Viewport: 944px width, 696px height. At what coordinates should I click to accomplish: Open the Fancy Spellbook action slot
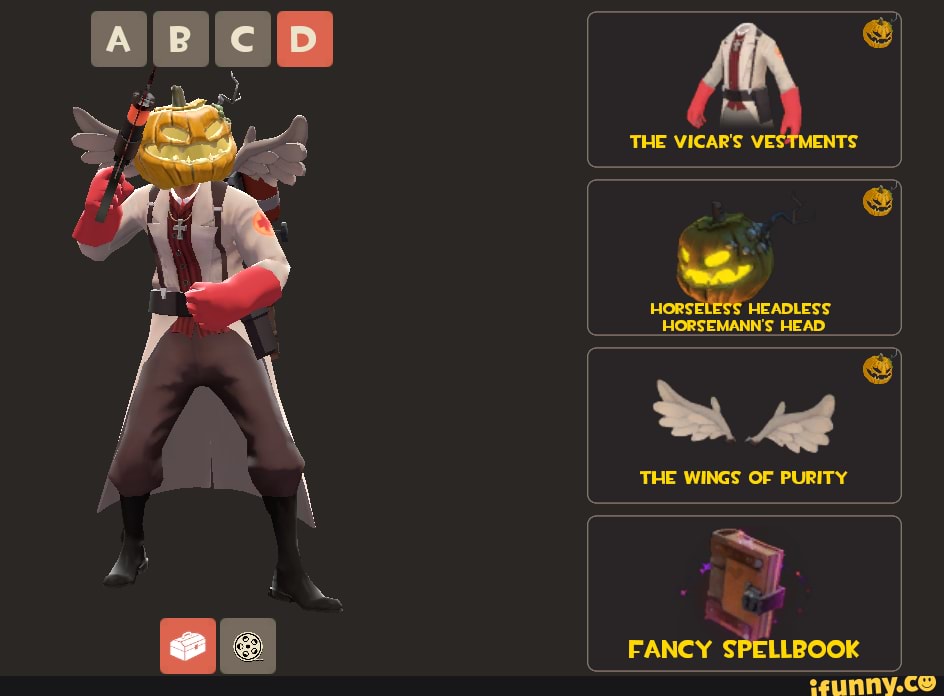pos(744,593)
